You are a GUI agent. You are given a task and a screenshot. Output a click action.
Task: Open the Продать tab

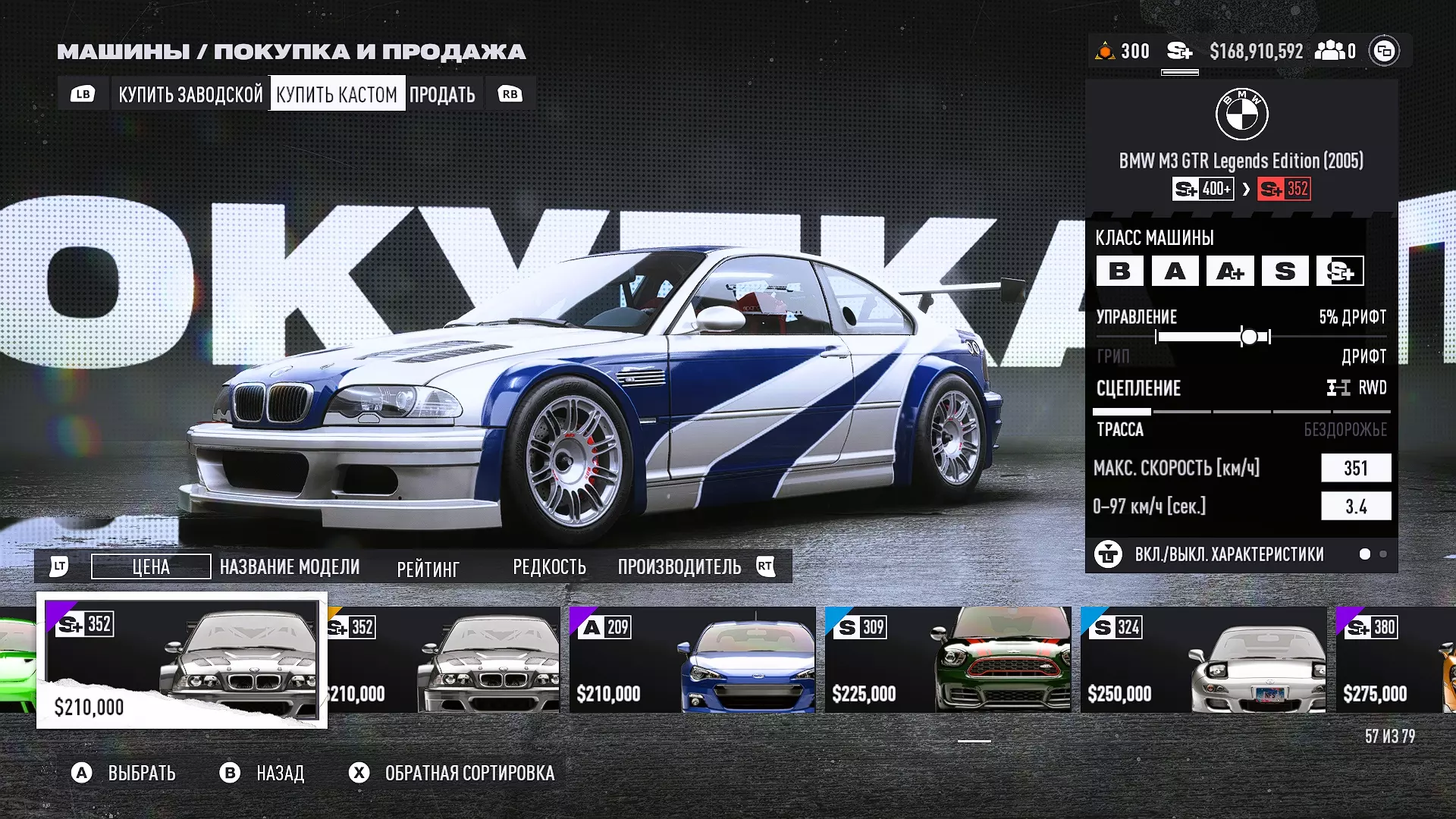442,94
